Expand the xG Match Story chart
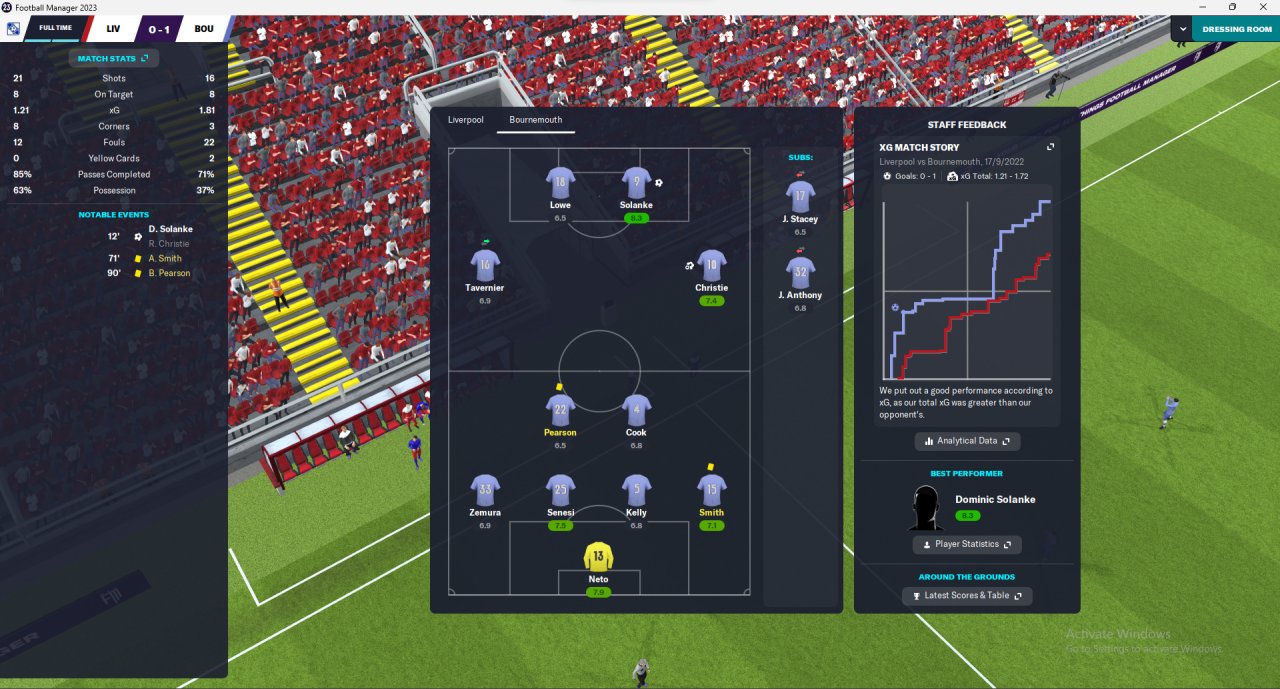The width and height of the screenshot is (1280, 689). 1050,147
